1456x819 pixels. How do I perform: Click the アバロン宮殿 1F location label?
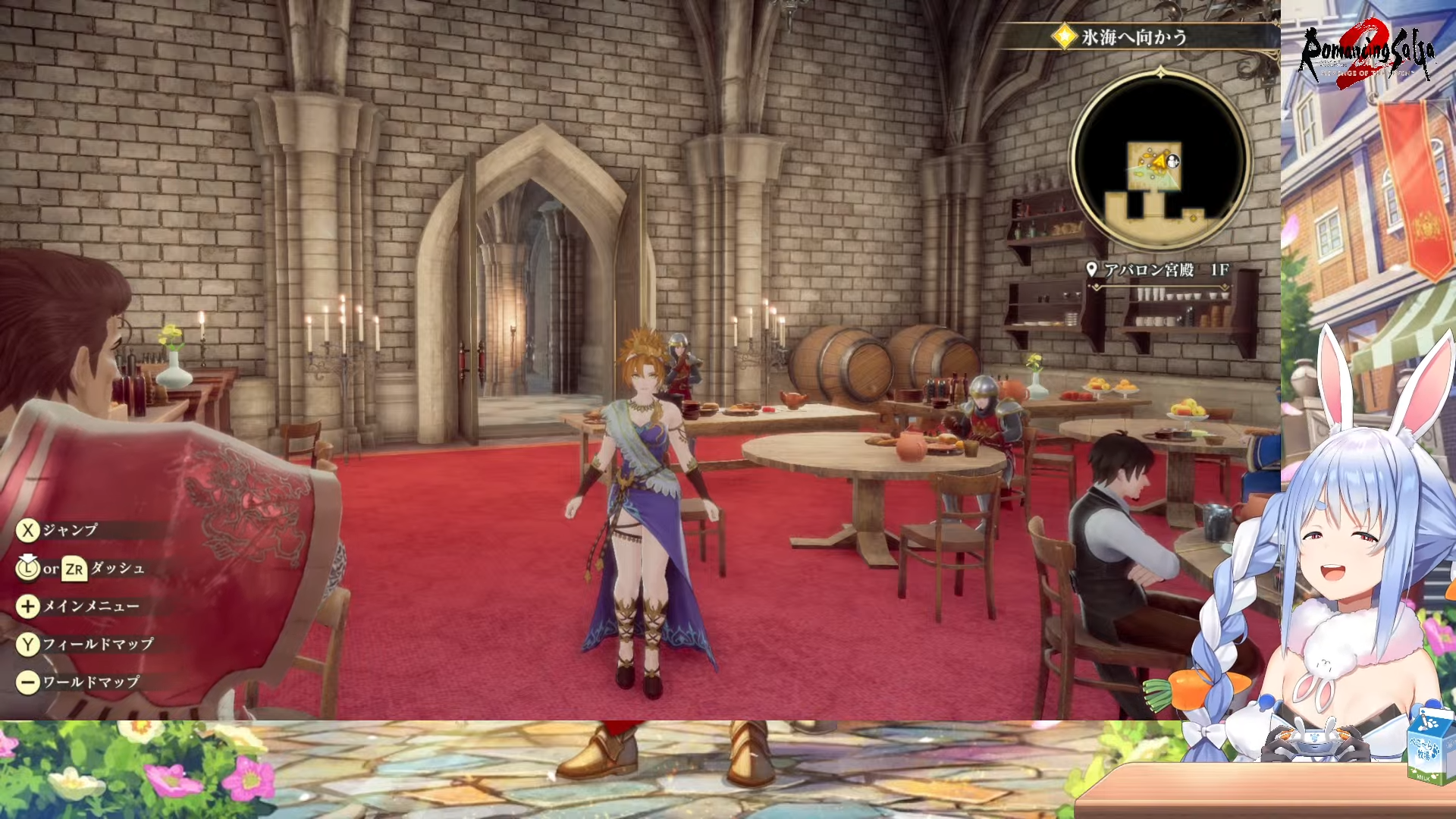pos(1159,270)
